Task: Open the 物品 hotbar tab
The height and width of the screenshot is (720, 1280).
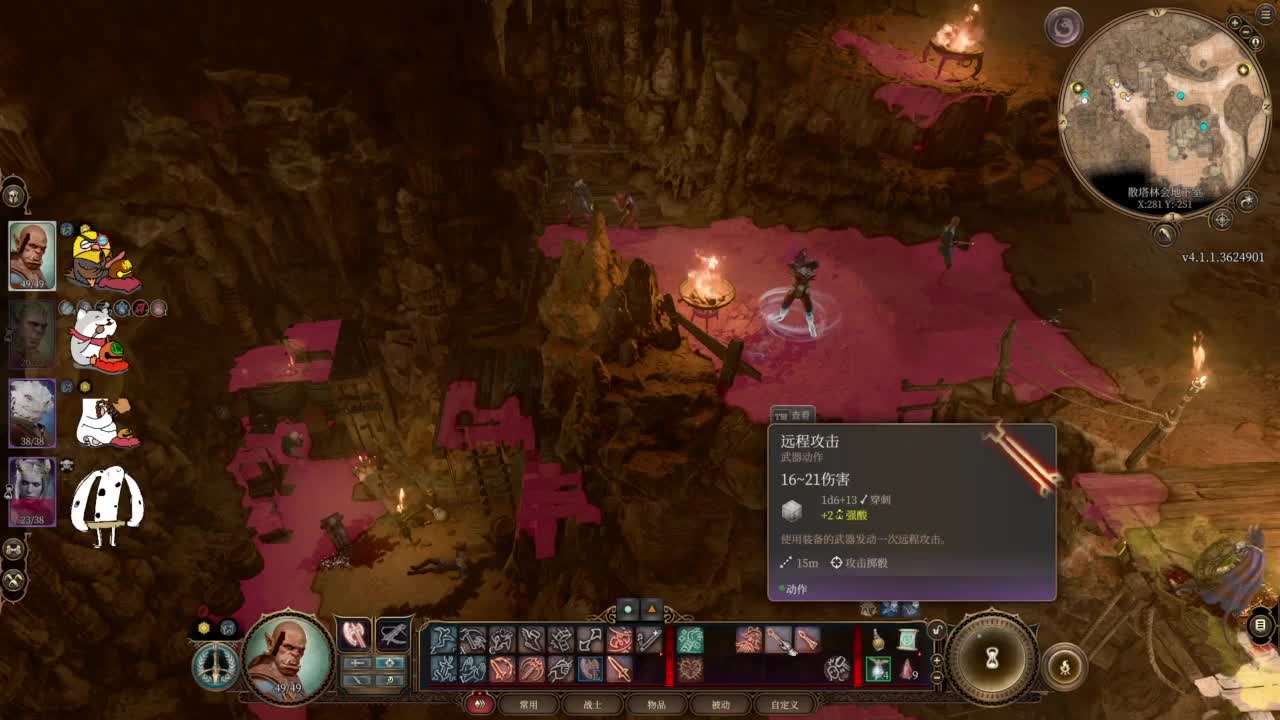Action: (x=656, y=704)
